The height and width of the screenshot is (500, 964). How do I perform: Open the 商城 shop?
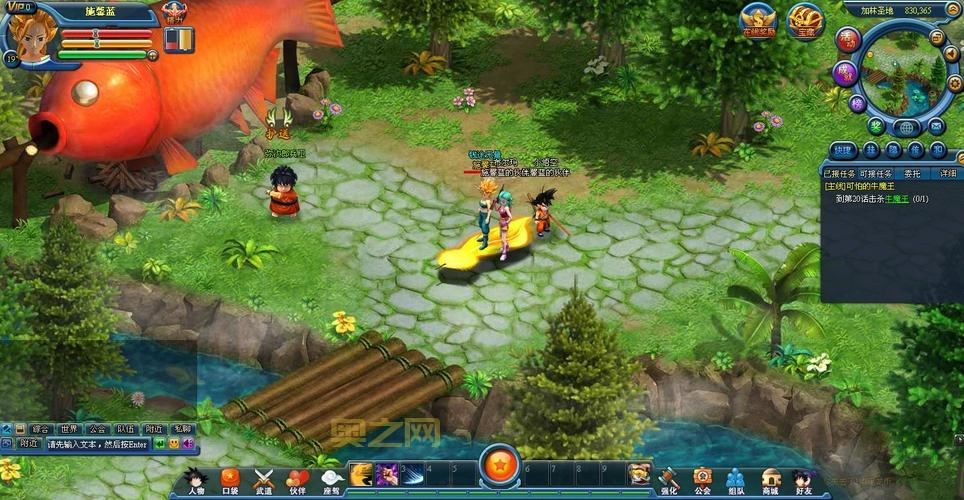tap(770, 479)
